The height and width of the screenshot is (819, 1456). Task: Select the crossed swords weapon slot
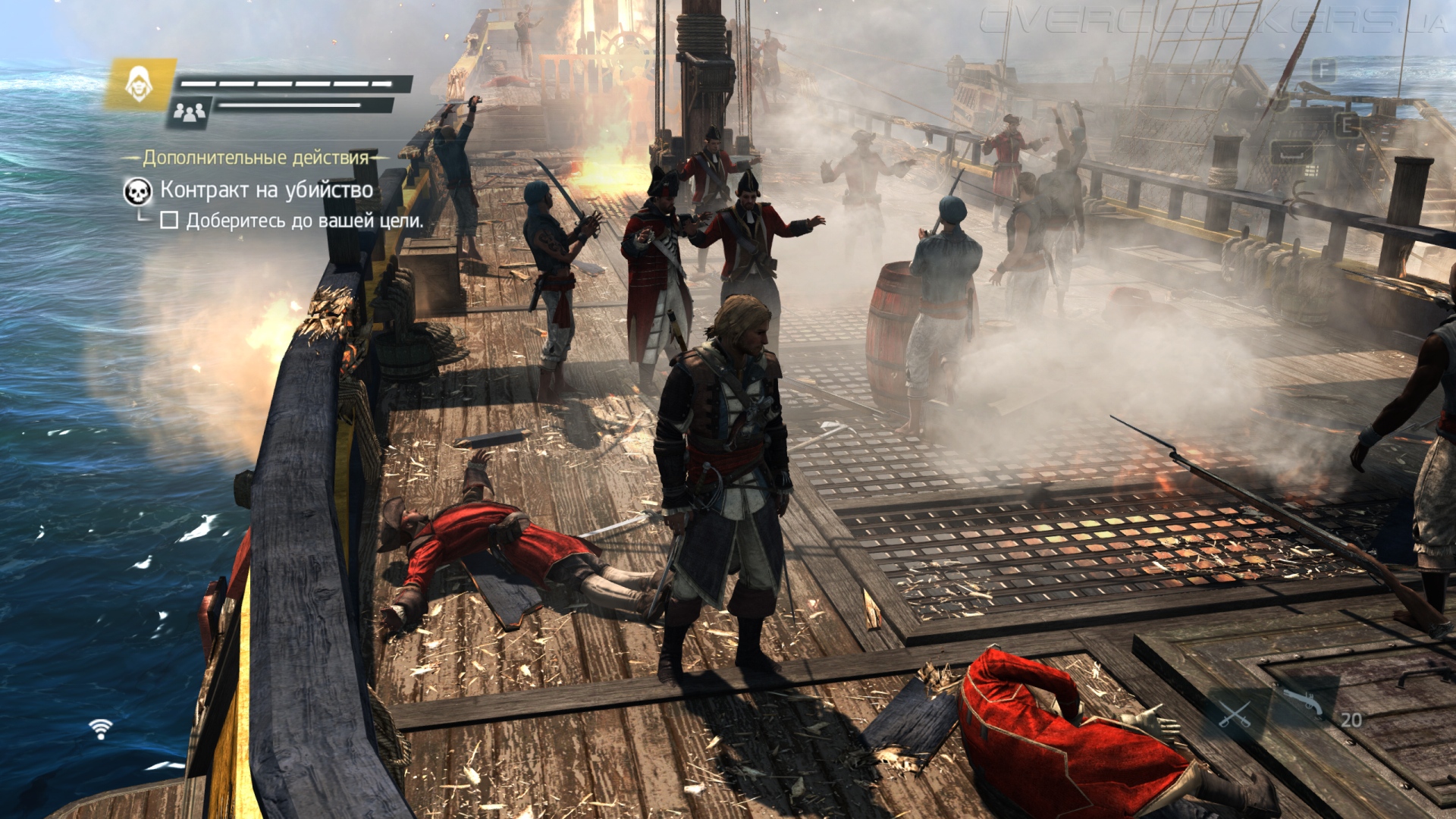coord(1235,714)
